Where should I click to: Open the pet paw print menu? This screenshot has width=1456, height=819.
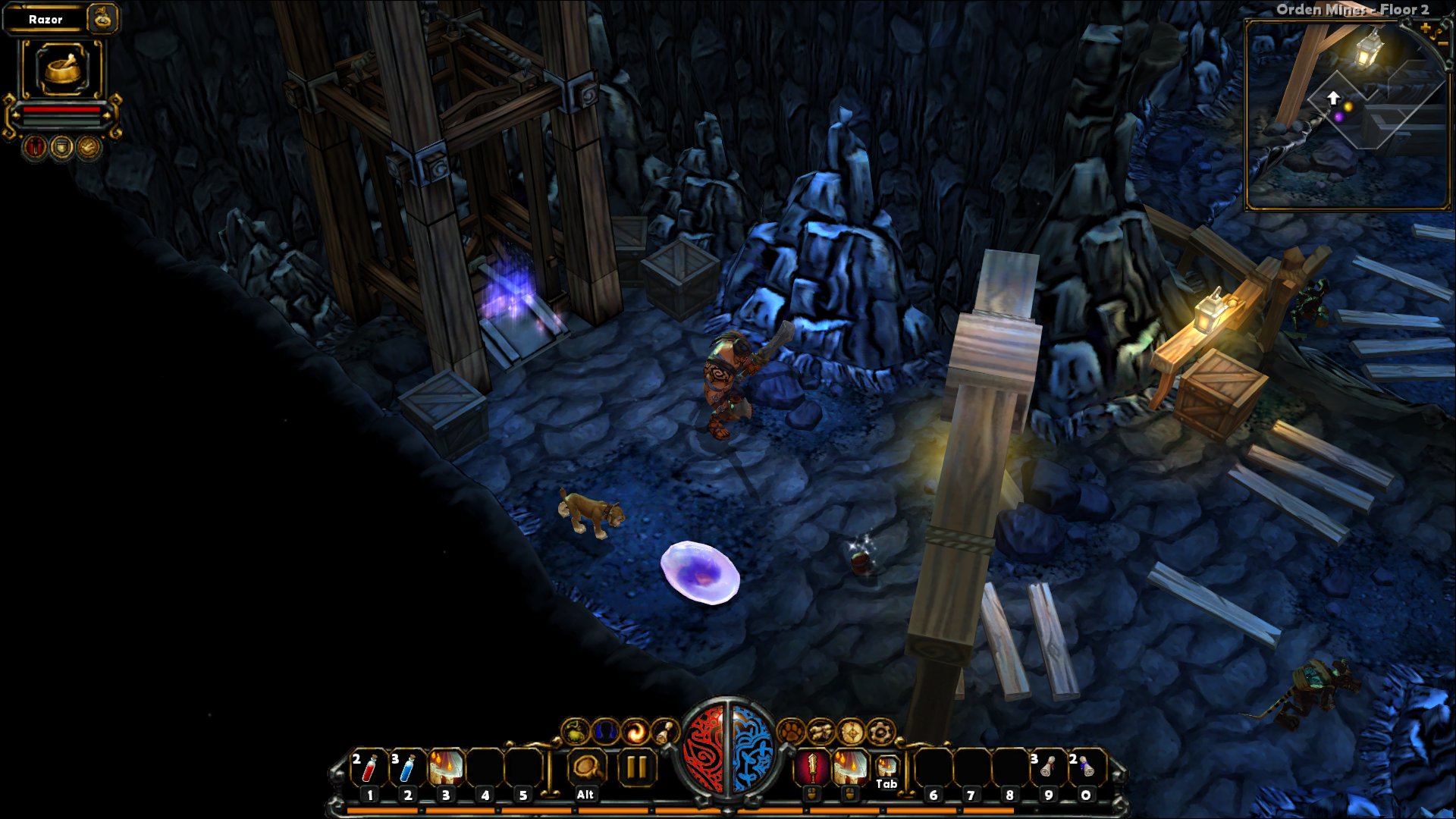(x=791, y=731)
